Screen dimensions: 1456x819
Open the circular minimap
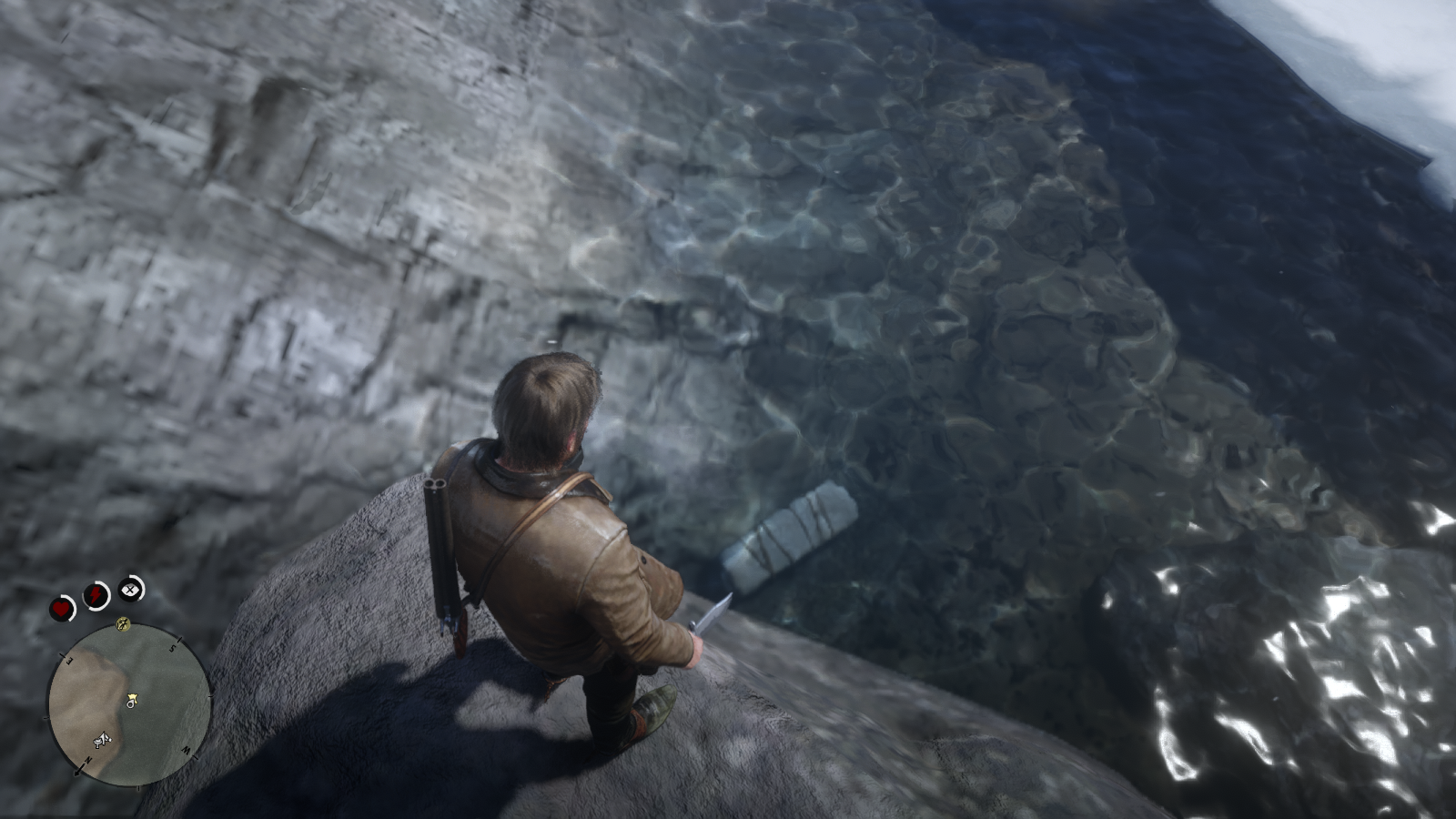tap(129, 701)
